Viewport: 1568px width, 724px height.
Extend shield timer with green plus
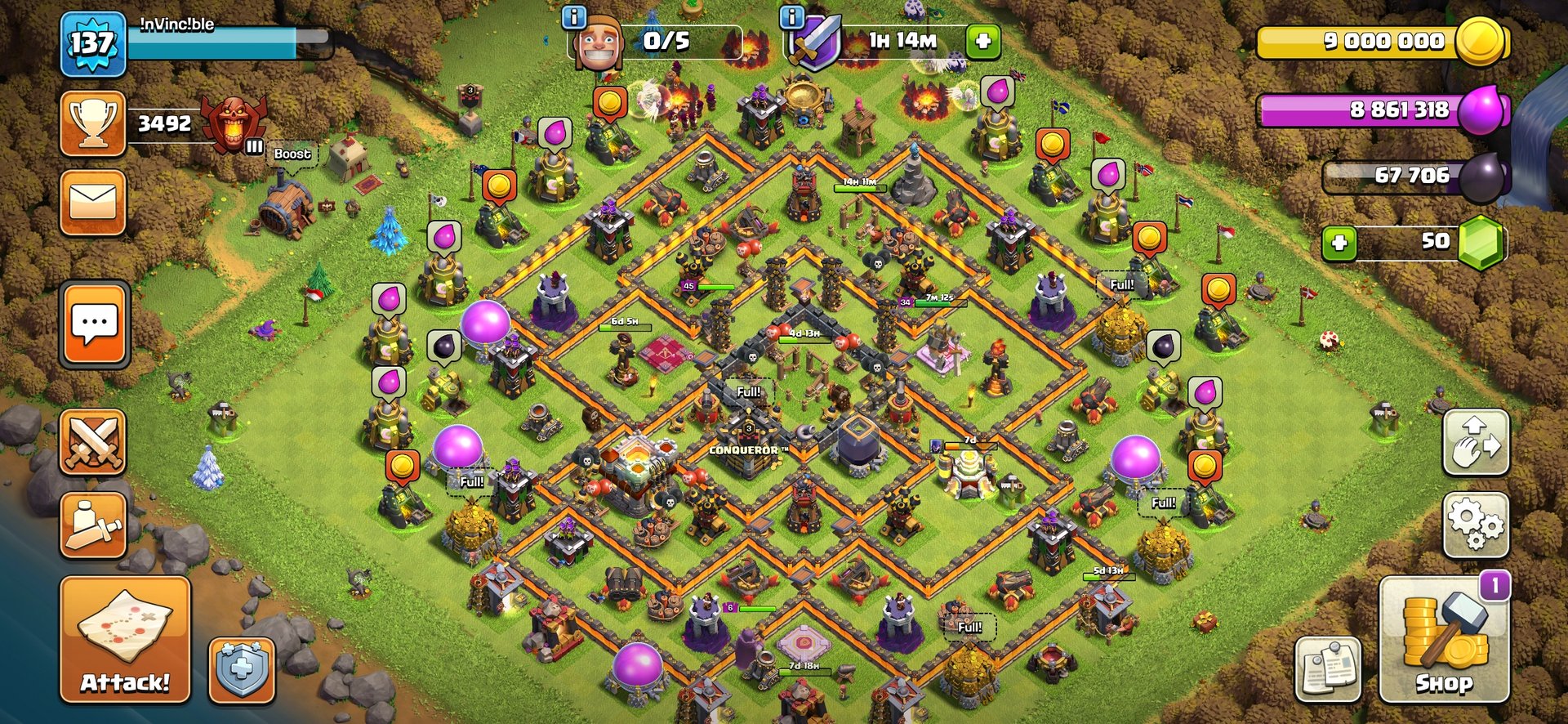point(983,41)
